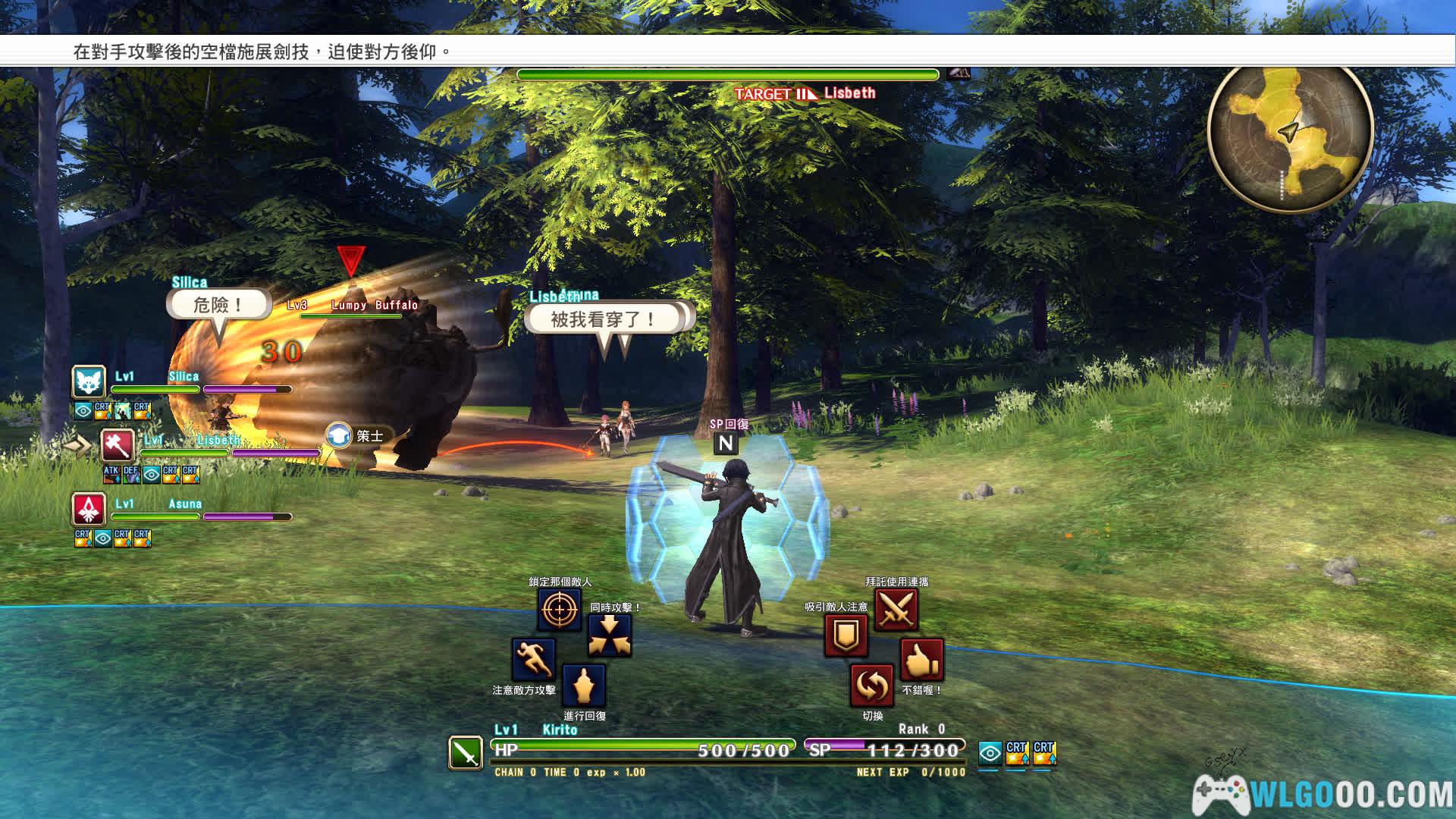
Task: Activate the crossed swords chain request icon
Action: point(896,609)
